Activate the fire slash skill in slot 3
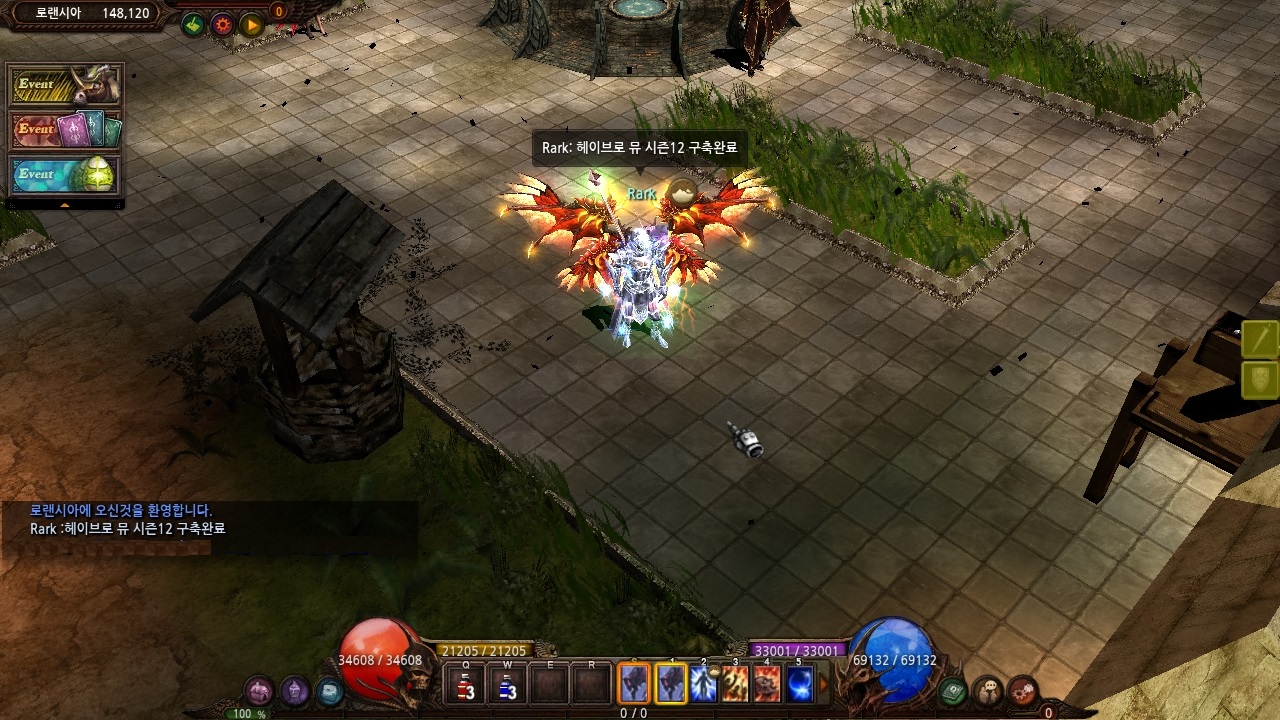The width and height of the screenshot is (1280, 720). coord(735,684)
